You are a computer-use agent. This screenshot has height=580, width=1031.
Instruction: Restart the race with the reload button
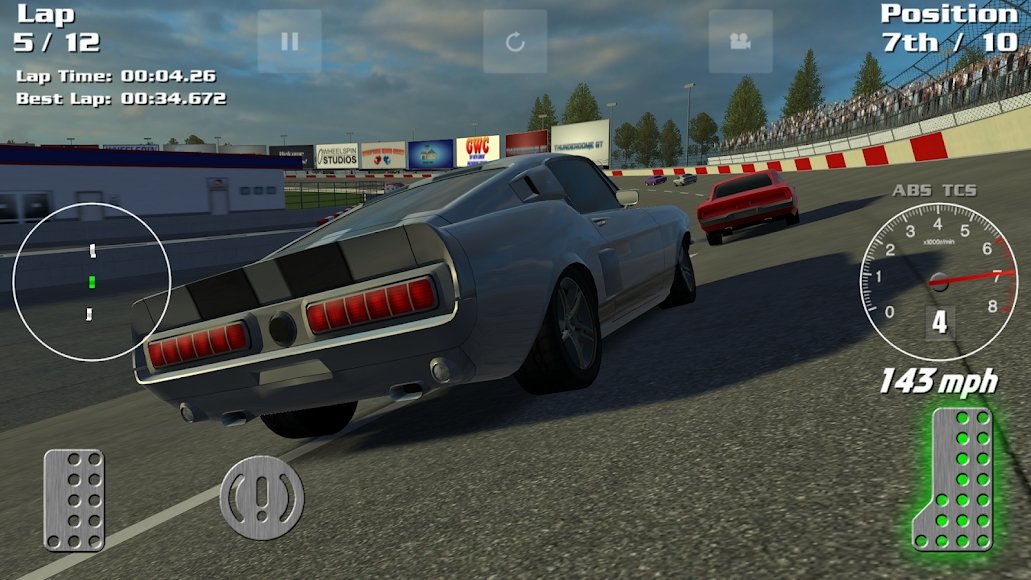pos(515,41)
